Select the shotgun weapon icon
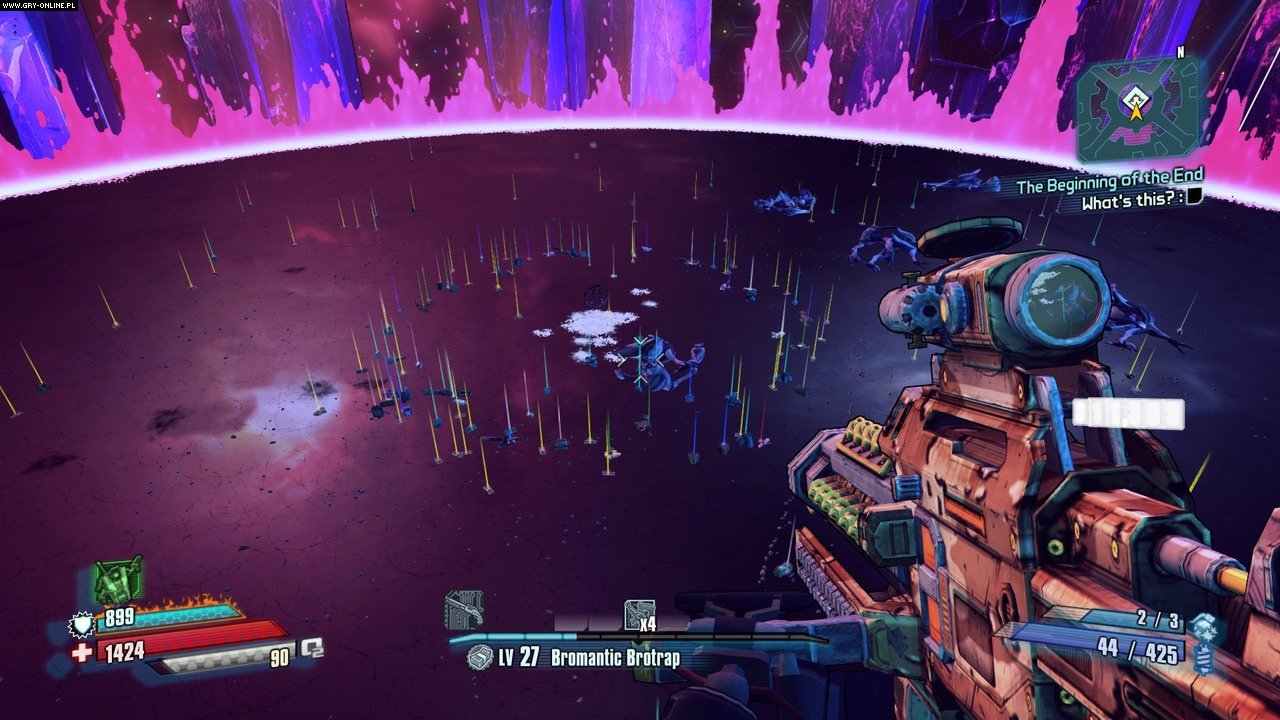Screen dimensions: 1280x720 pos(464,608)
